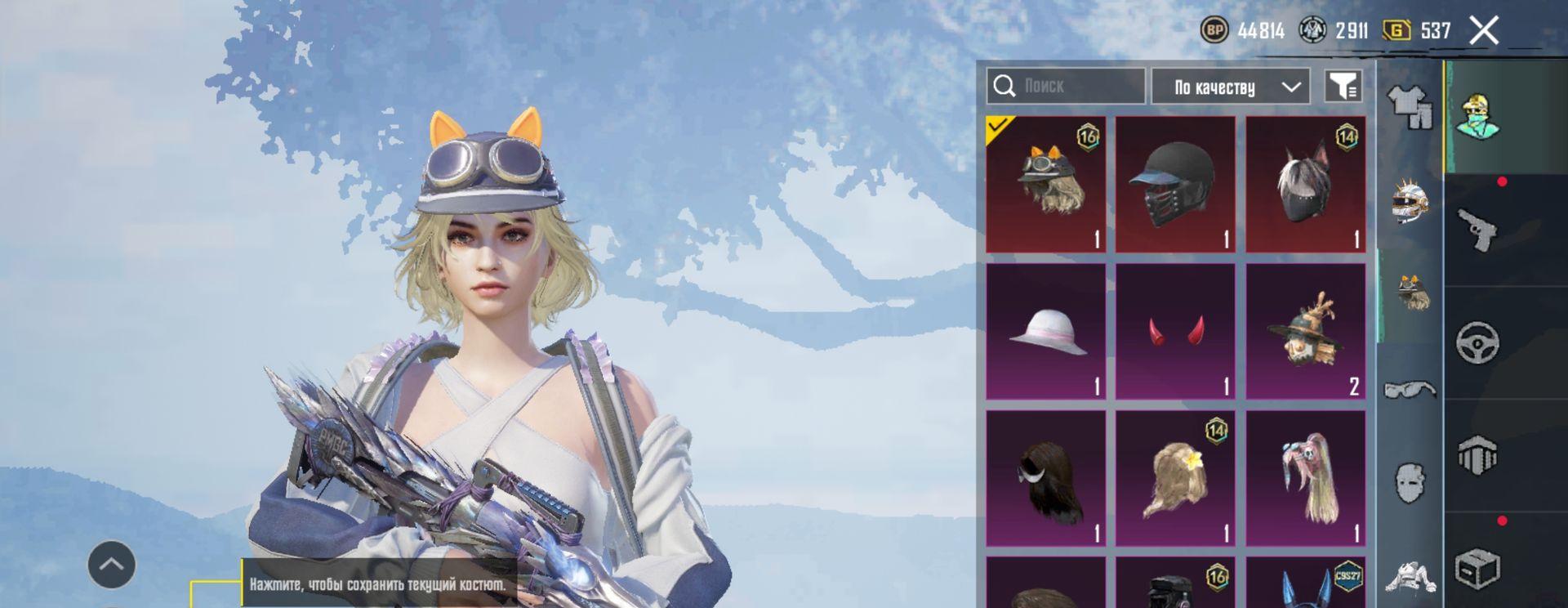1568x608 pixels.
Task: Open the crate box tab
Action: 1478,567
